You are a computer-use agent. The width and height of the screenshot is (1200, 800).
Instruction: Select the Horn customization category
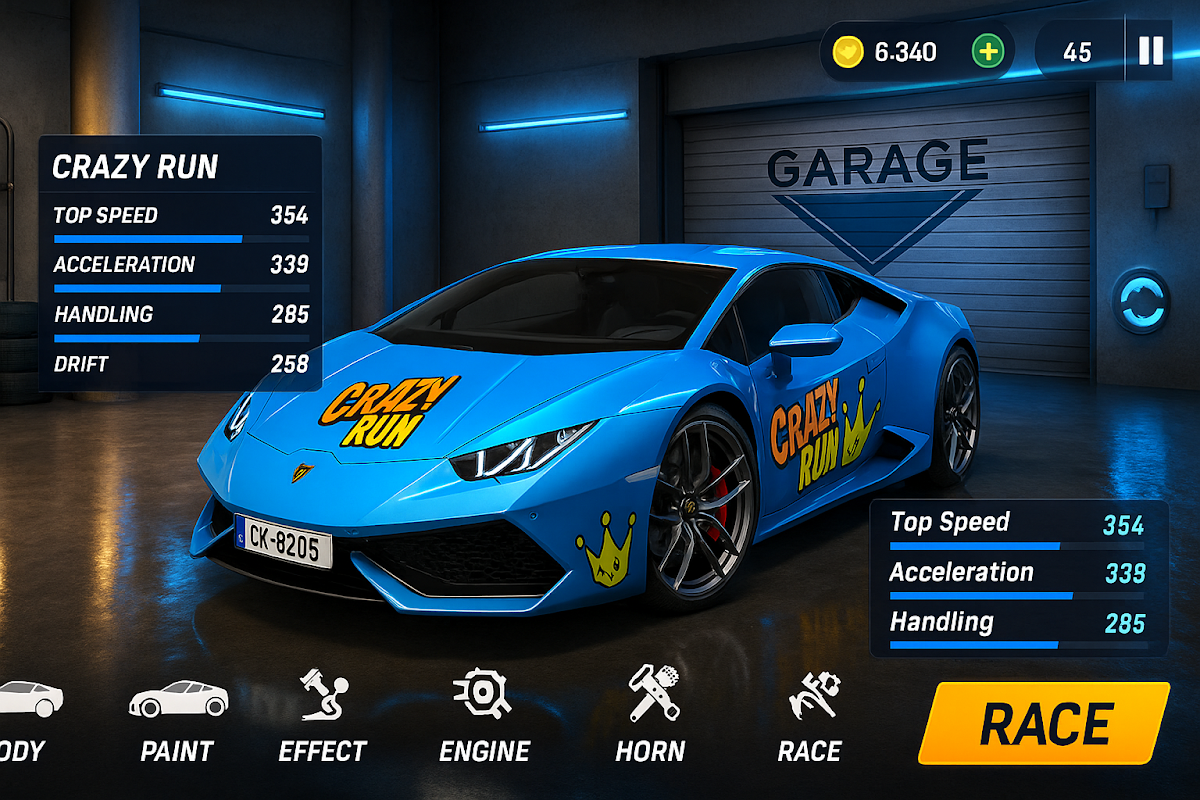click(650, 718)
